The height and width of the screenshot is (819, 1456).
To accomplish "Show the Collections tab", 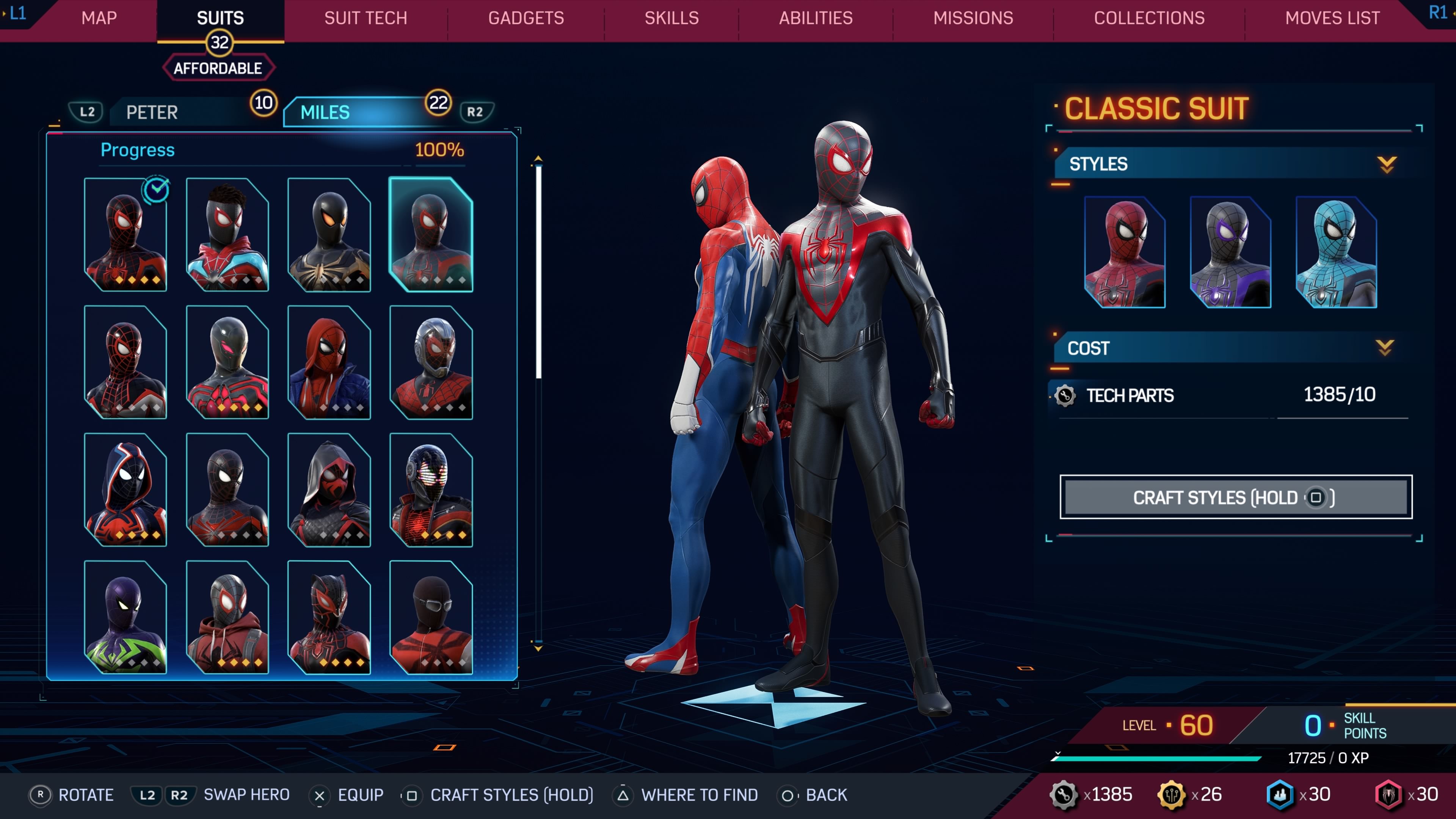I will point(1149,18).
